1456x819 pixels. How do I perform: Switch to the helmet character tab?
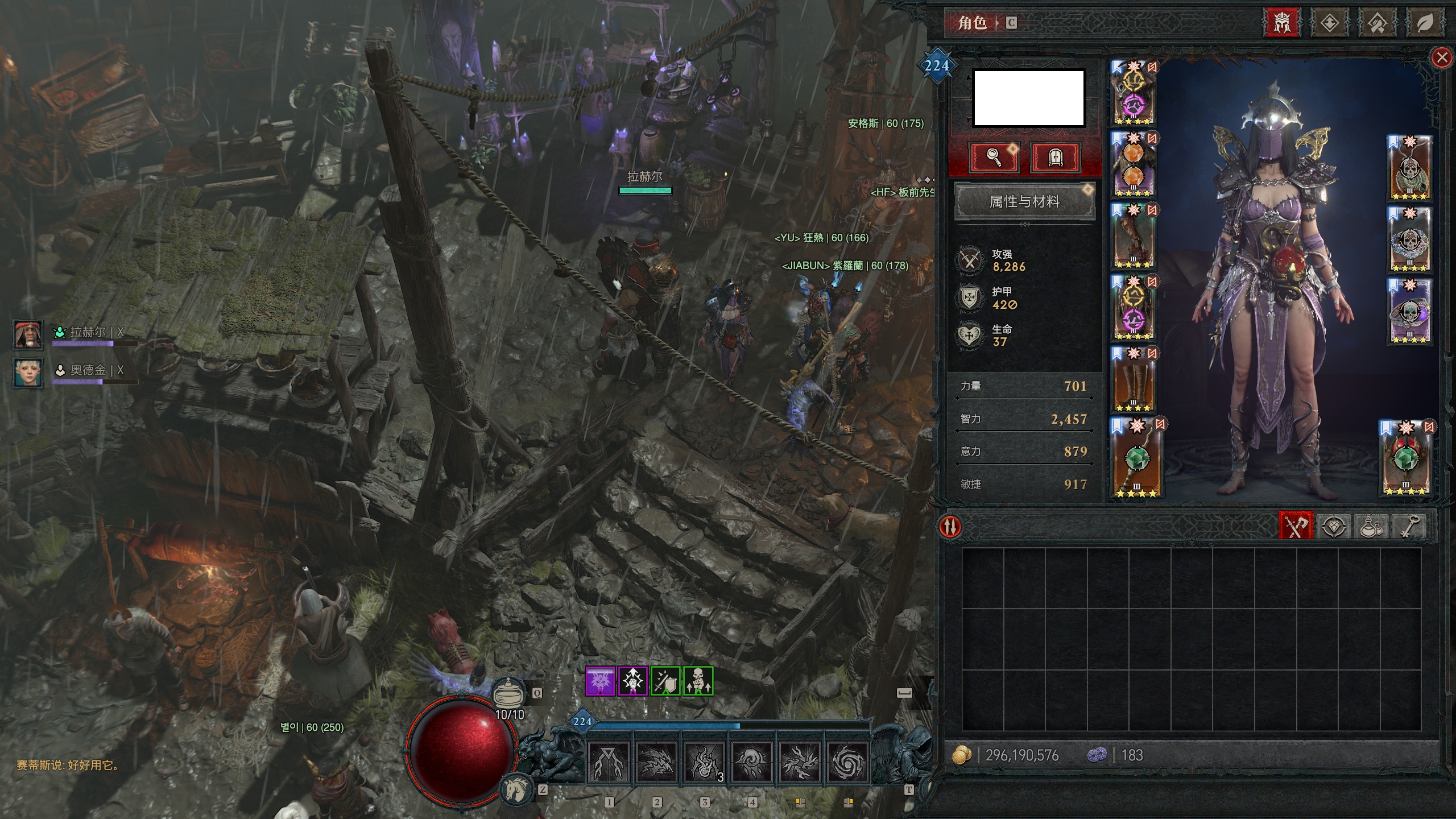coord(1281,23)
